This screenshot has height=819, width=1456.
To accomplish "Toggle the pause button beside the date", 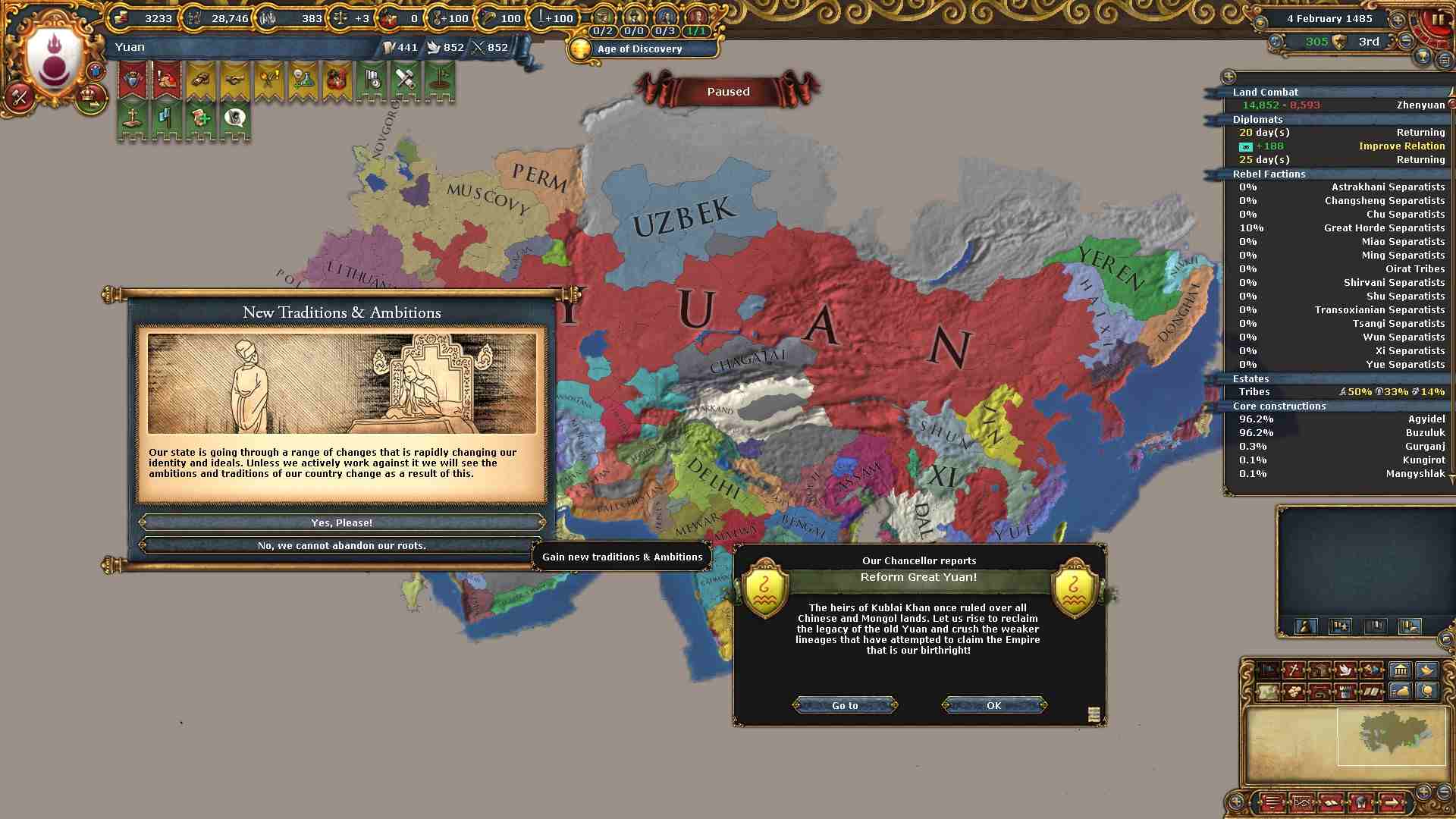I will (x=1438, y=20).
